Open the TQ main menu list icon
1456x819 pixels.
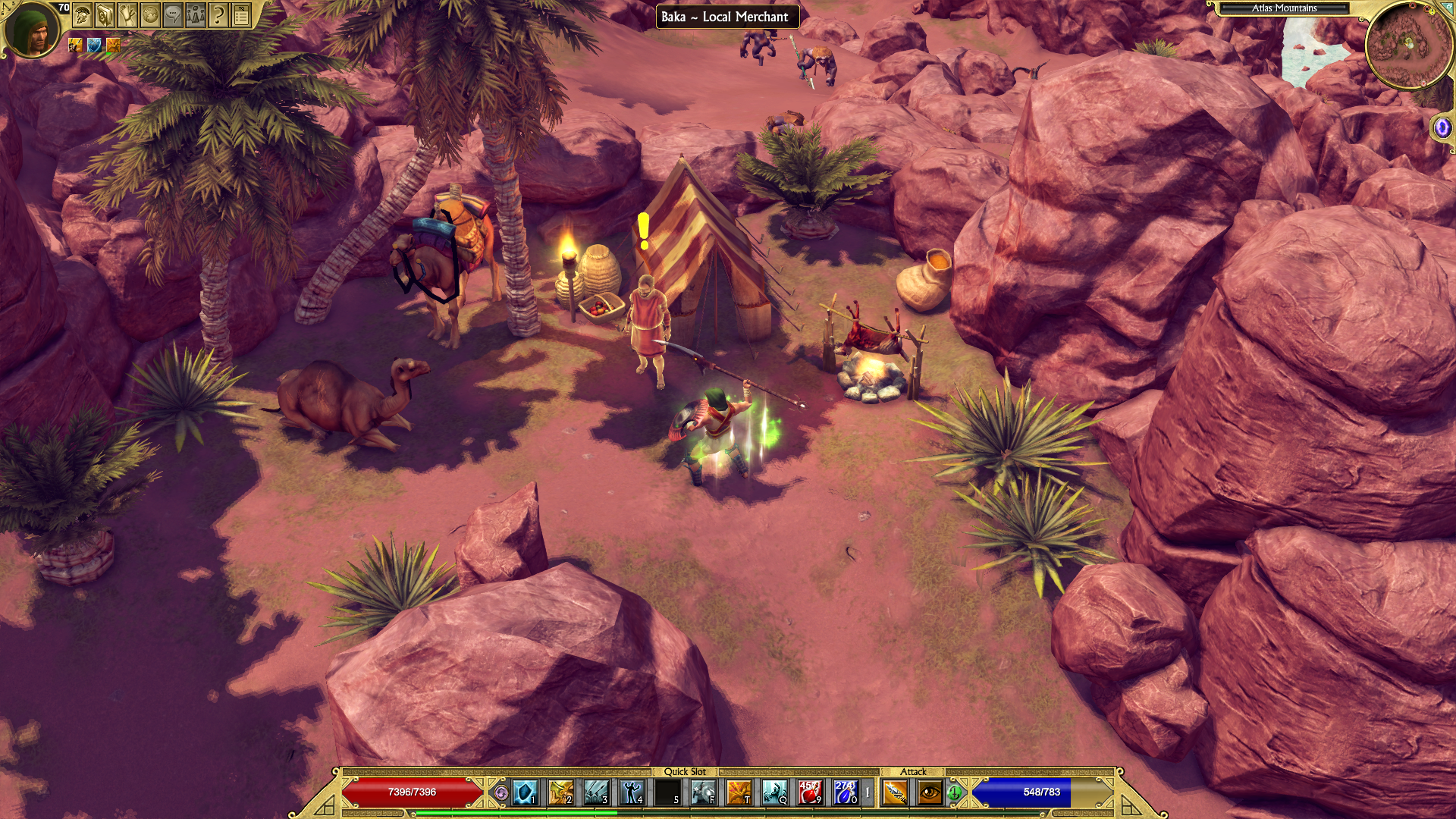[x=241, y=15]
